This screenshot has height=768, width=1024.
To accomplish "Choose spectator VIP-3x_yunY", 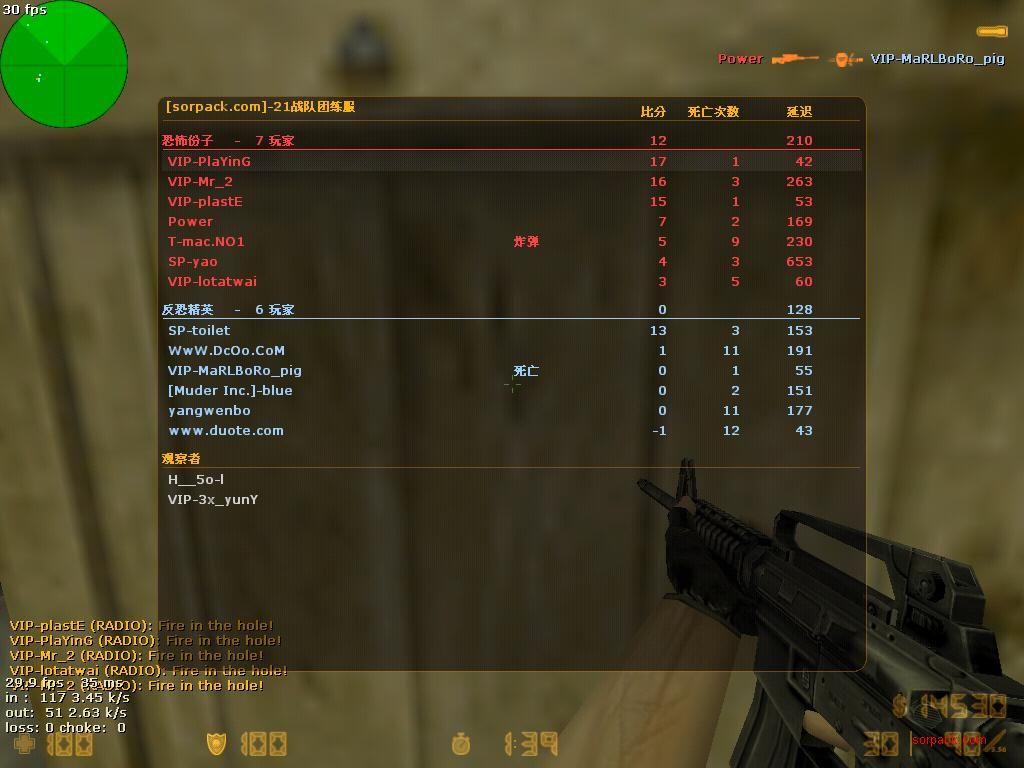I will coord(213,499).
